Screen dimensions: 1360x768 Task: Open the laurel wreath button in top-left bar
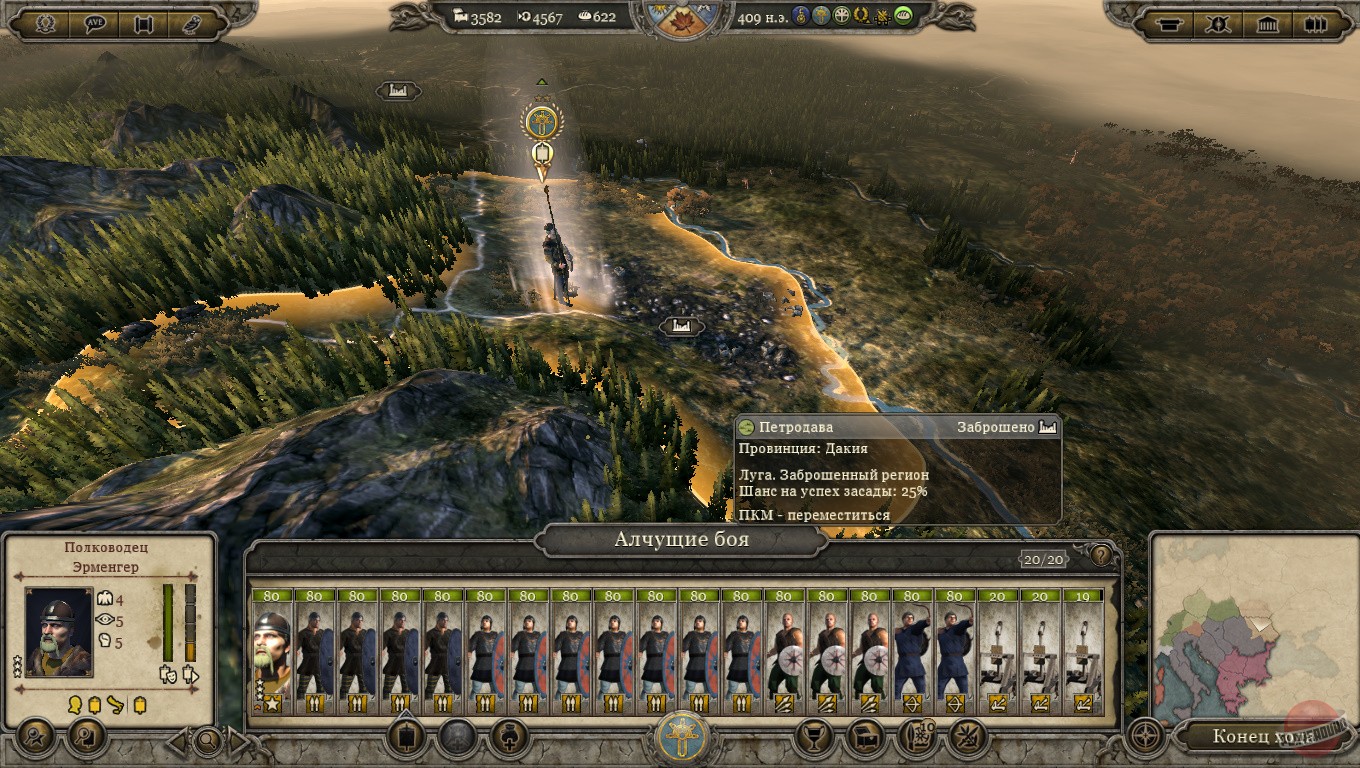pyautogui.click(x=45, y=23)
